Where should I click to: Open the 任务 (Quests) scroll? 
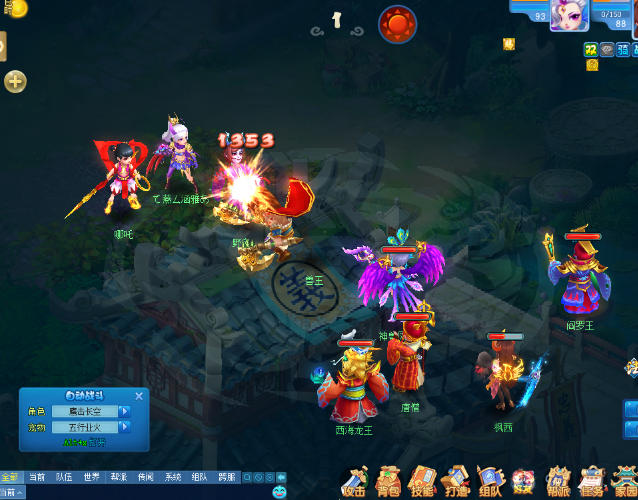coord(591,482)
